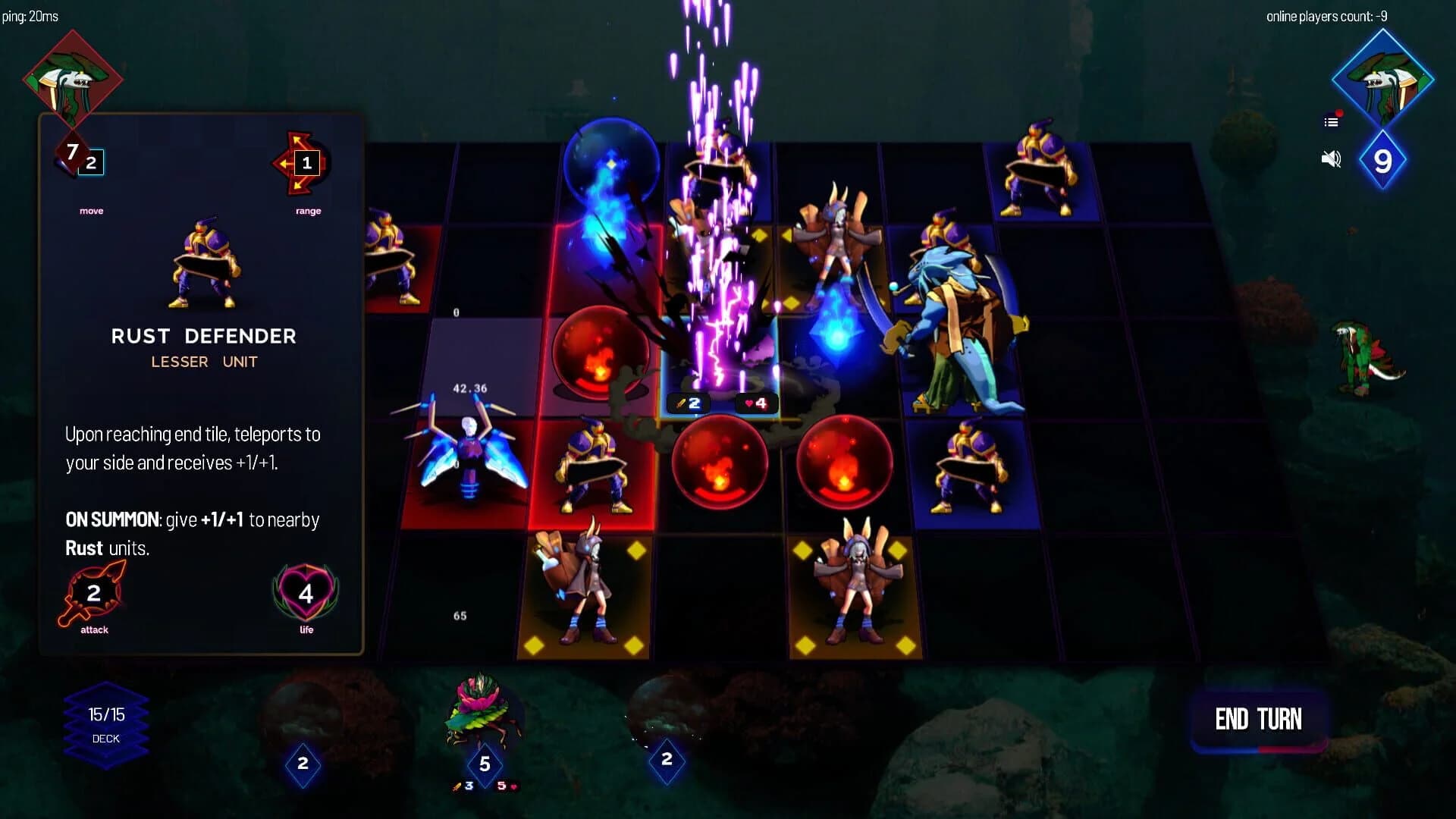Screen dimensions: 1456x819
Task: Click the opponent's mana diamond showing 9
Action: tap(1383, 161)
